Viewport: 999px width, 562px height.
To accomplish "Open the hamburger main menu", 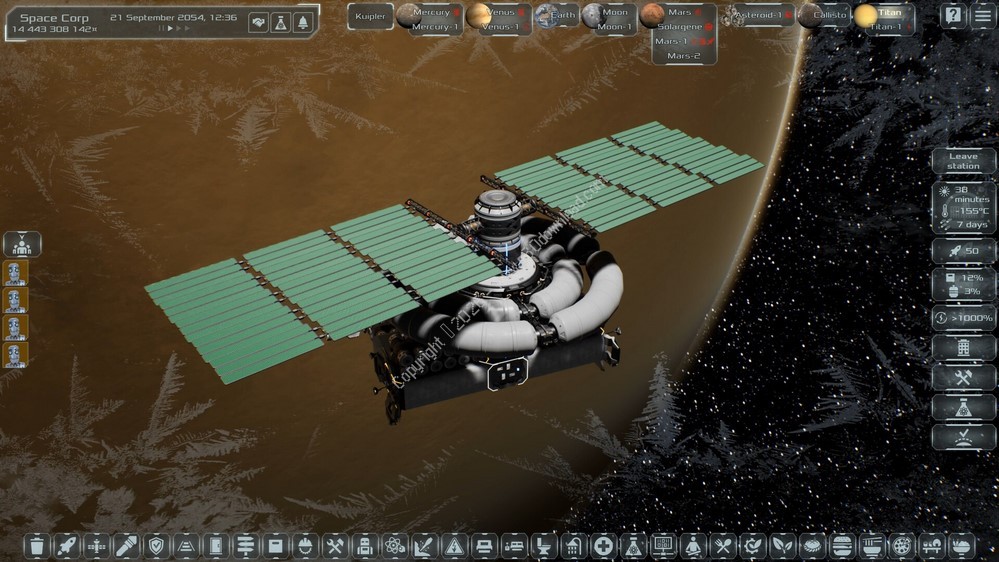I will (x=981, y=16).
